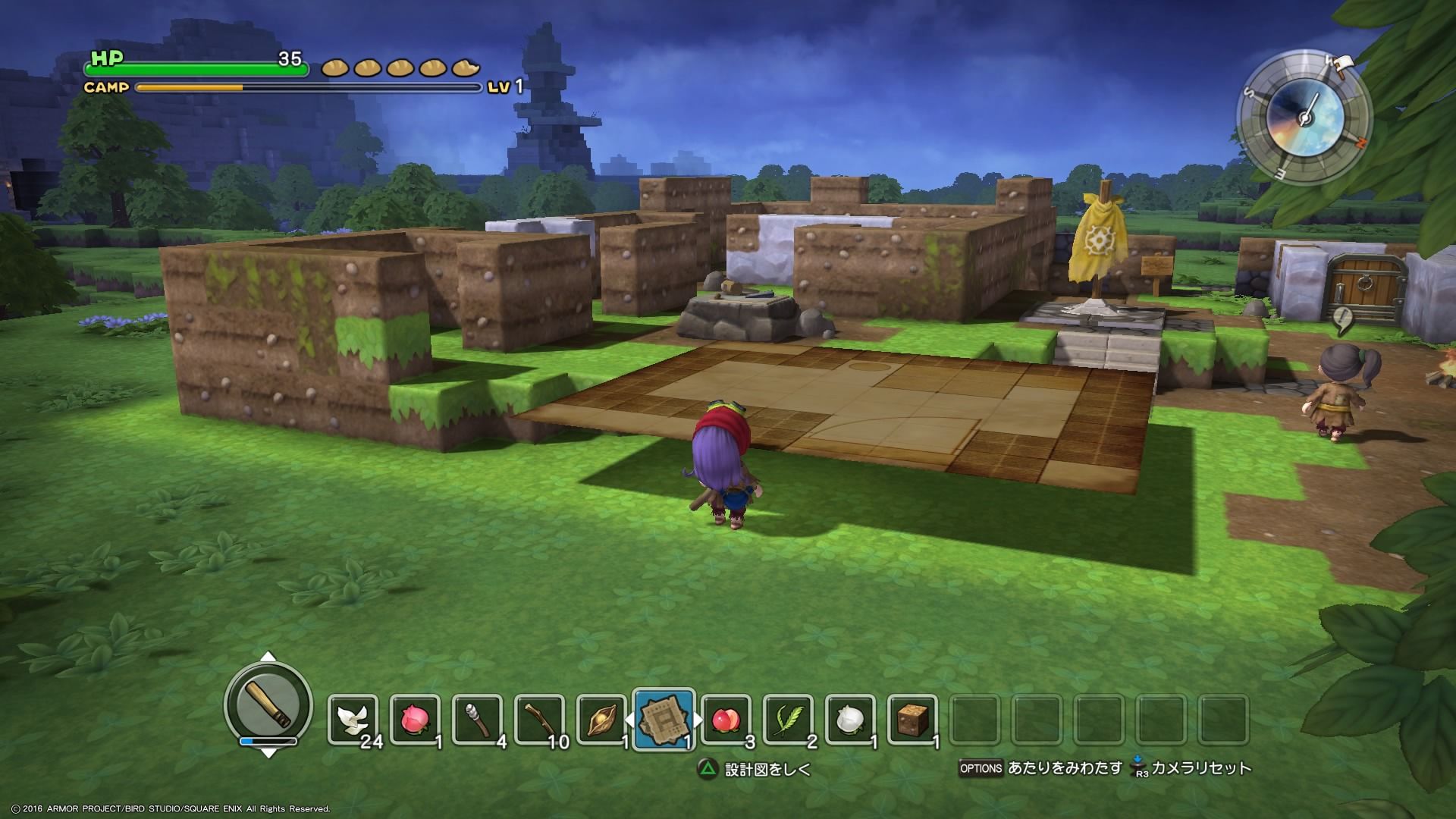Select the earth block slot
Image resolution: width=1456 pixels, height=819 pixels.
click(x=912, y=719)
